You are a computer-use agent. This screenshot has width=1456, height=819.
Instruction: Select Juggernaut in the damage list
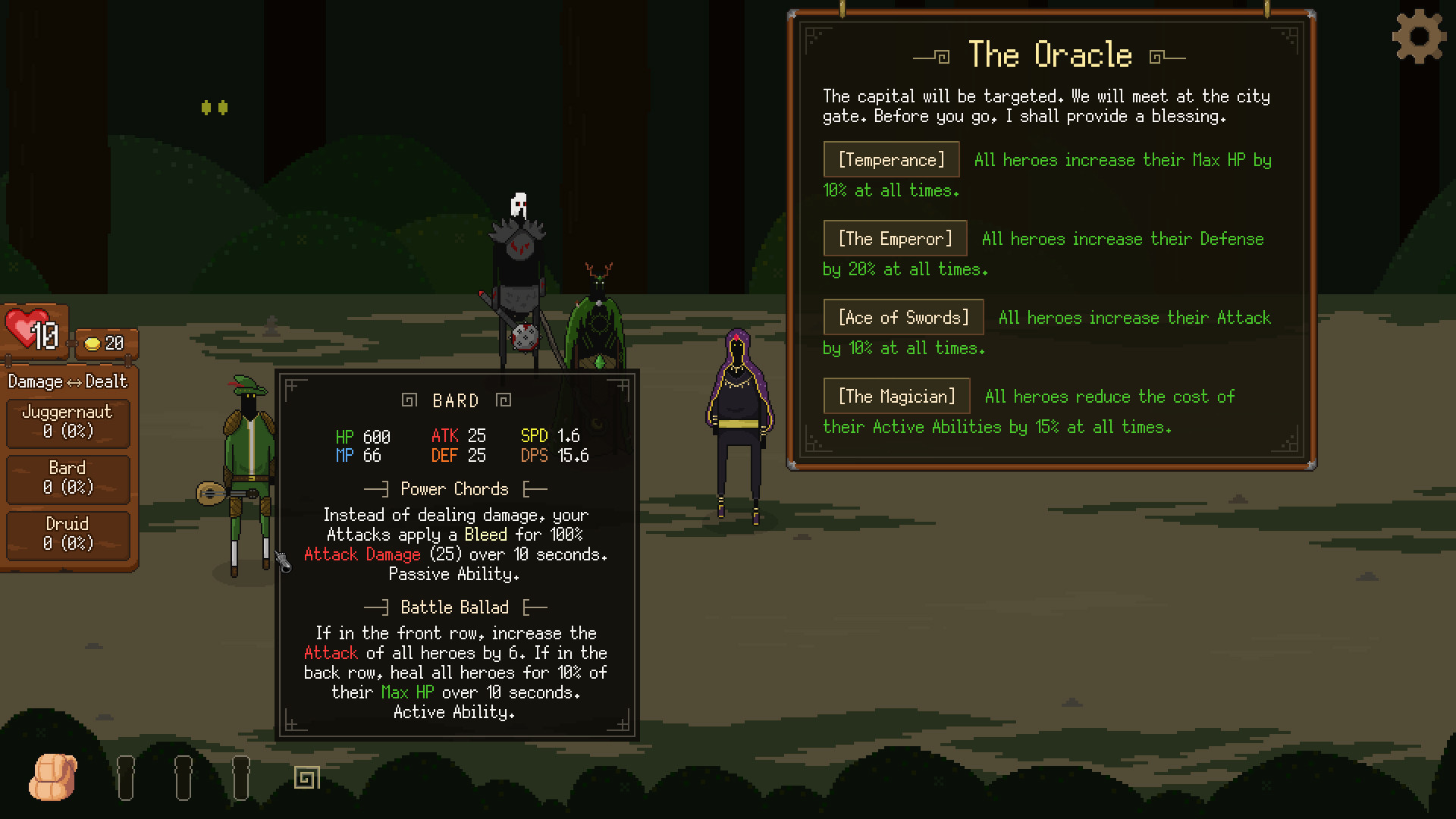coord(67,422)
